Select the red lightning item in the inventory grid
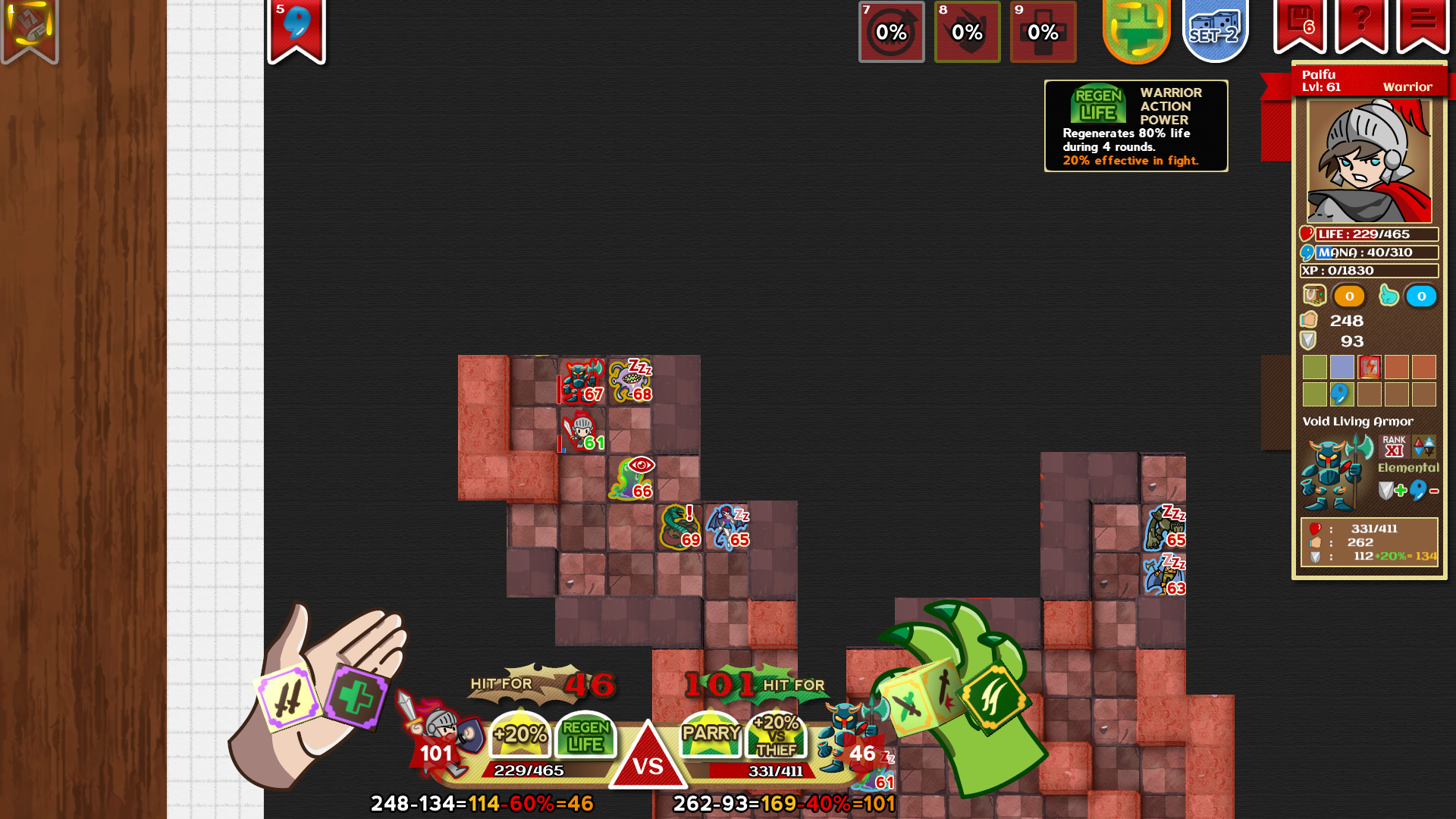Viewport: 1456px width, 819px height. 1371,368
